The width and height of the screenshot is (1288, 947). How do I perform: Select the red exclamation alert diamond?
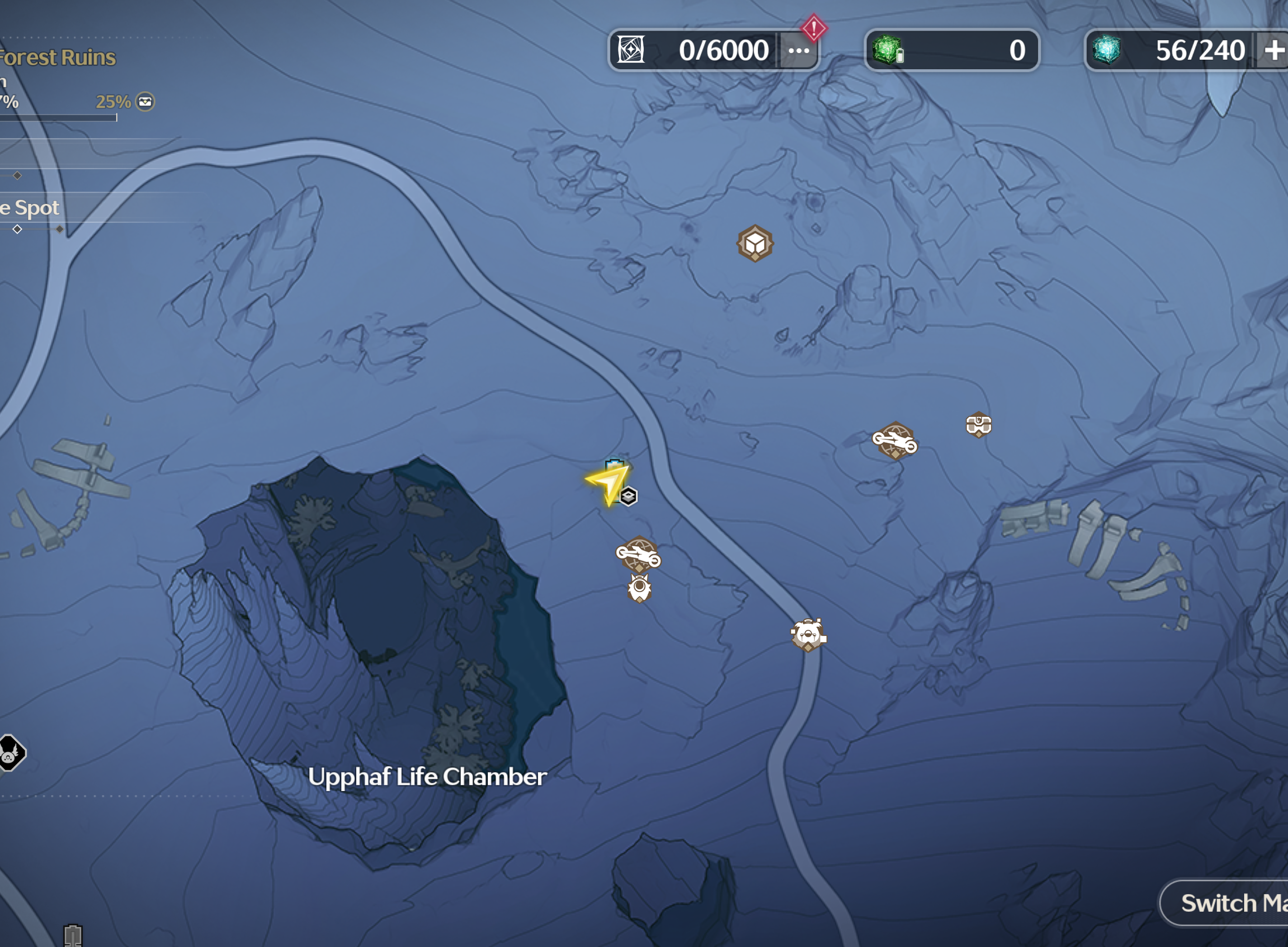[x=813, y=28]
